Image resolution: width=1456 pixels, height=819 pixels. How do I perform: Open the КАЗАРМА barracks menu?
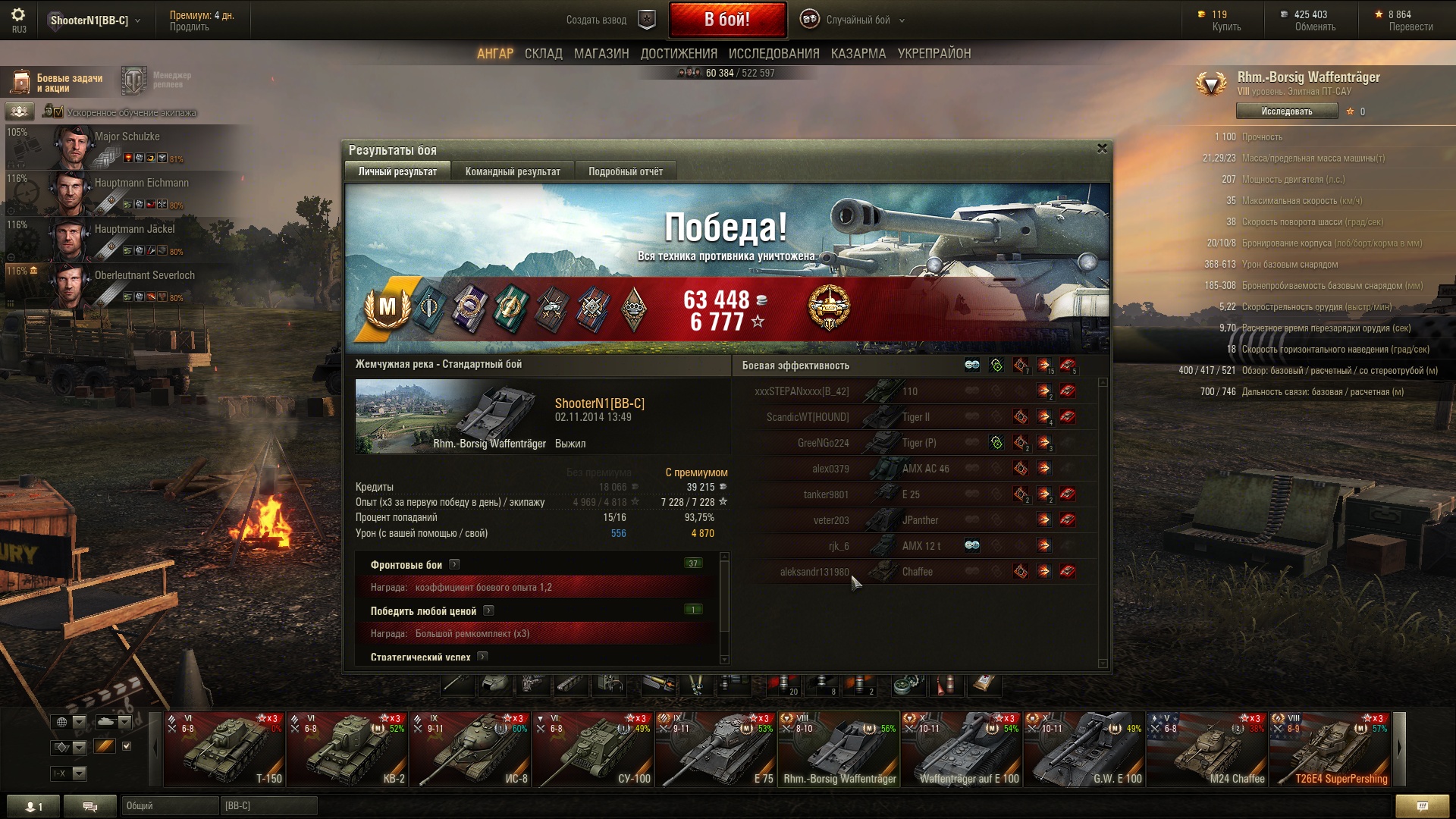[858, 54]
